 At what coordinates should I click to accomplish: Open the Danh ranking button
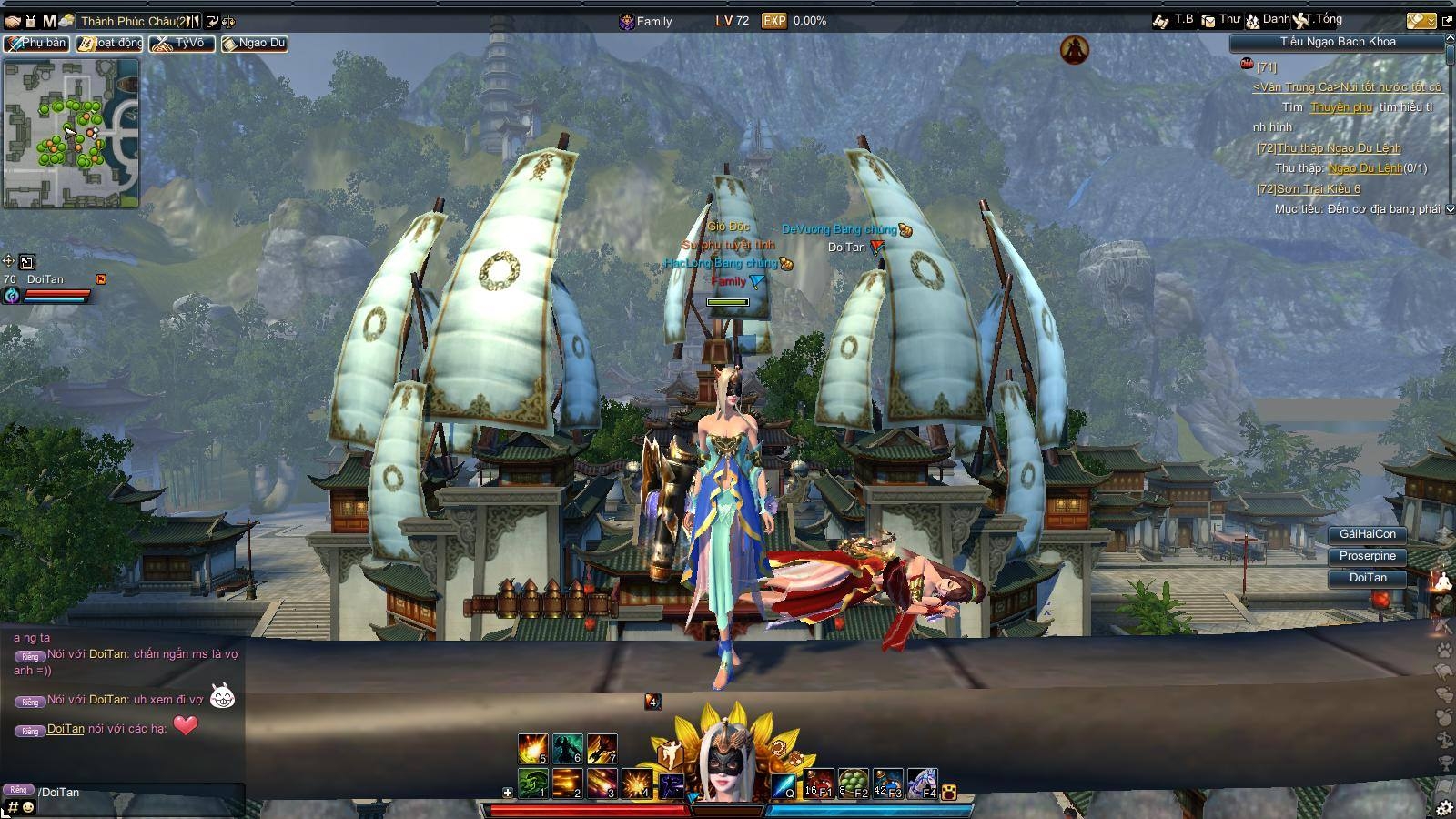[1268, 20]
